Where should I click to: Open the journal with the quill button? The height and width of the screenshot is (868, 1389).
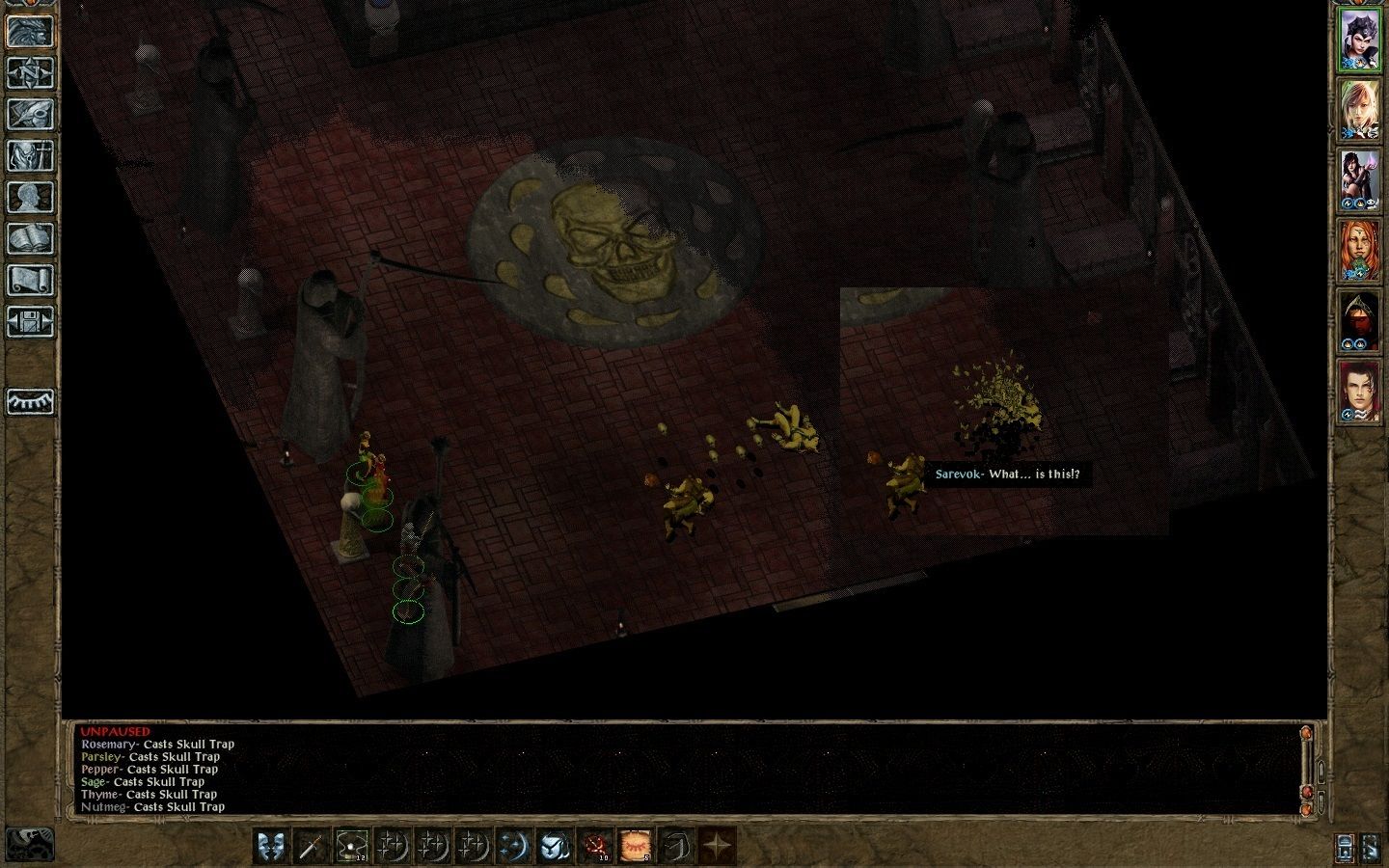point(30,114)
